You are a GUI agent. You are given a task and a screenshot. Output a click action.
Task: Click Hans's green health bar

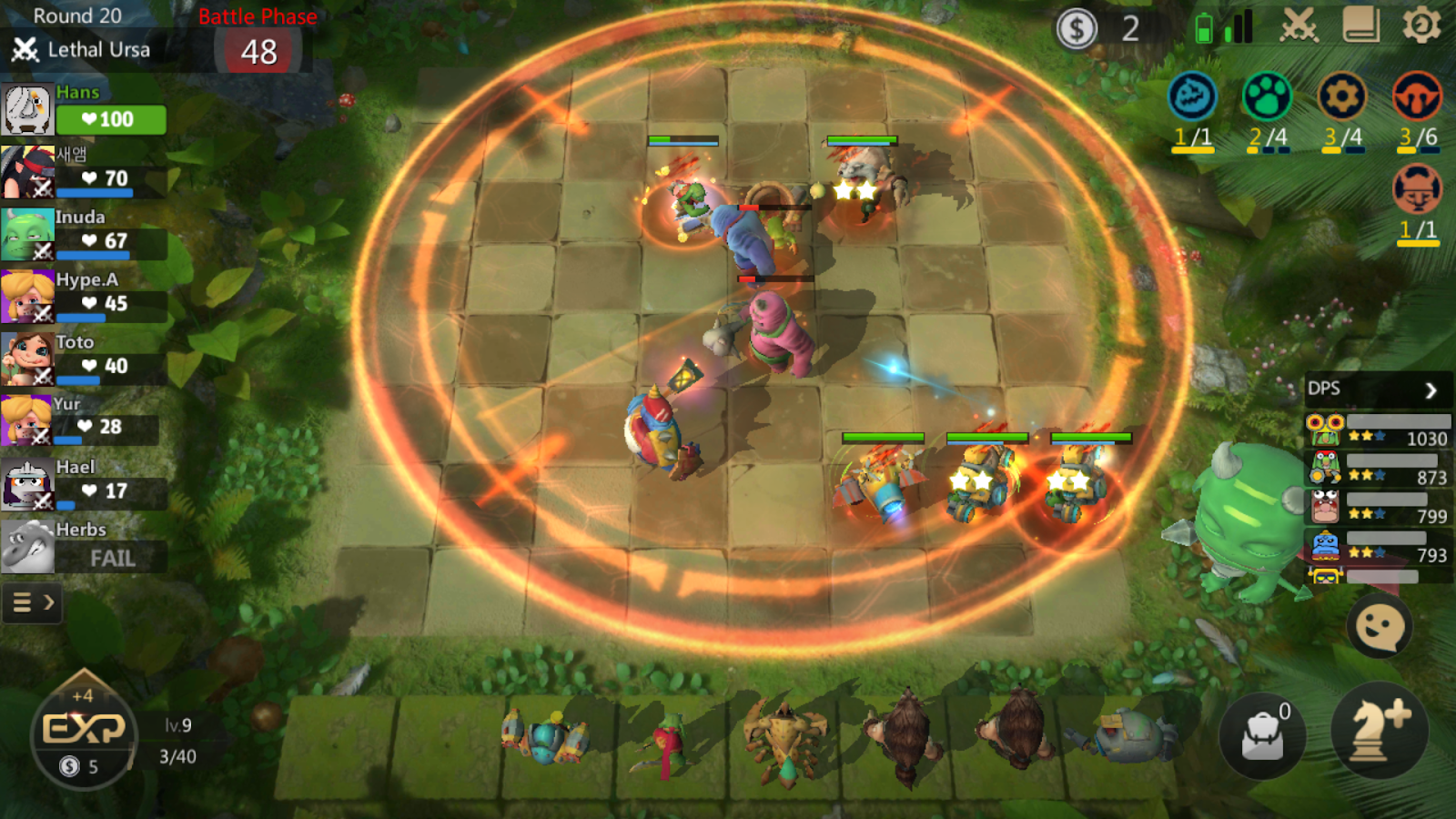[110, 118]
